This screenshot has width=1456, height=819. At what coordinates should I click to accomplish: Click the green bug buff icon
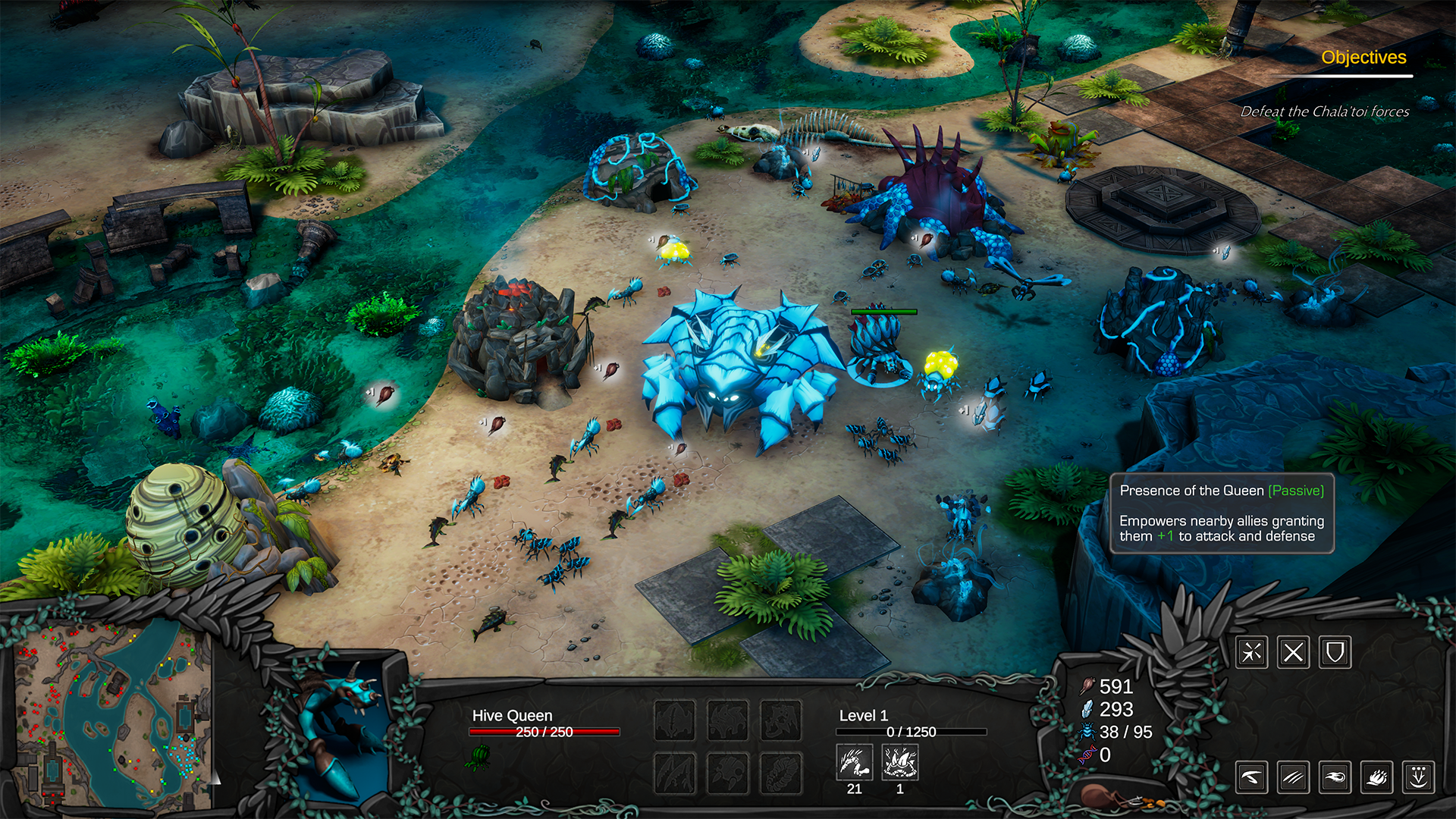coord(479,757)
